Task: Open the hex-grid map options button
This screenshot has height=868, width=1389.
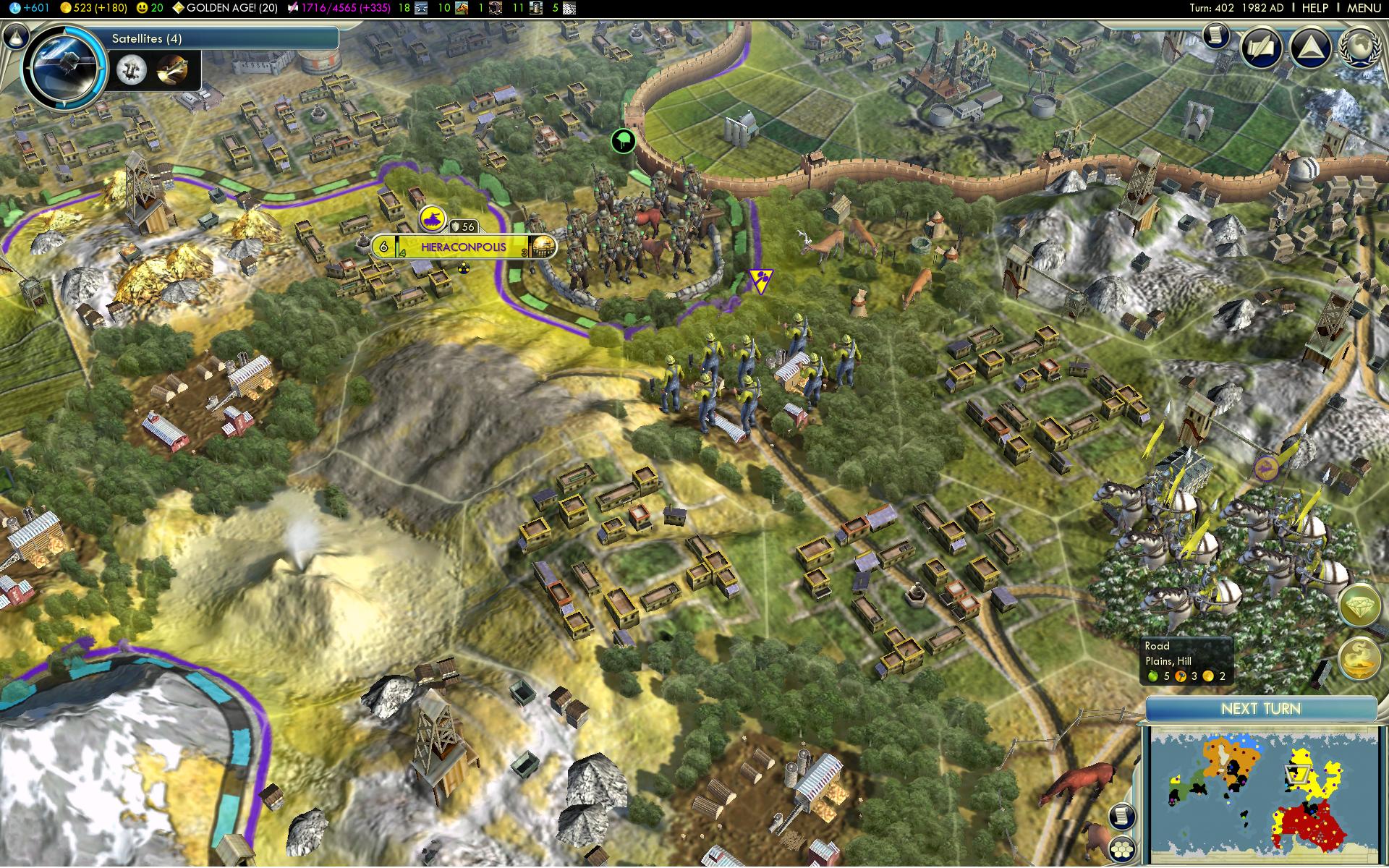Action: (1123, 848)
